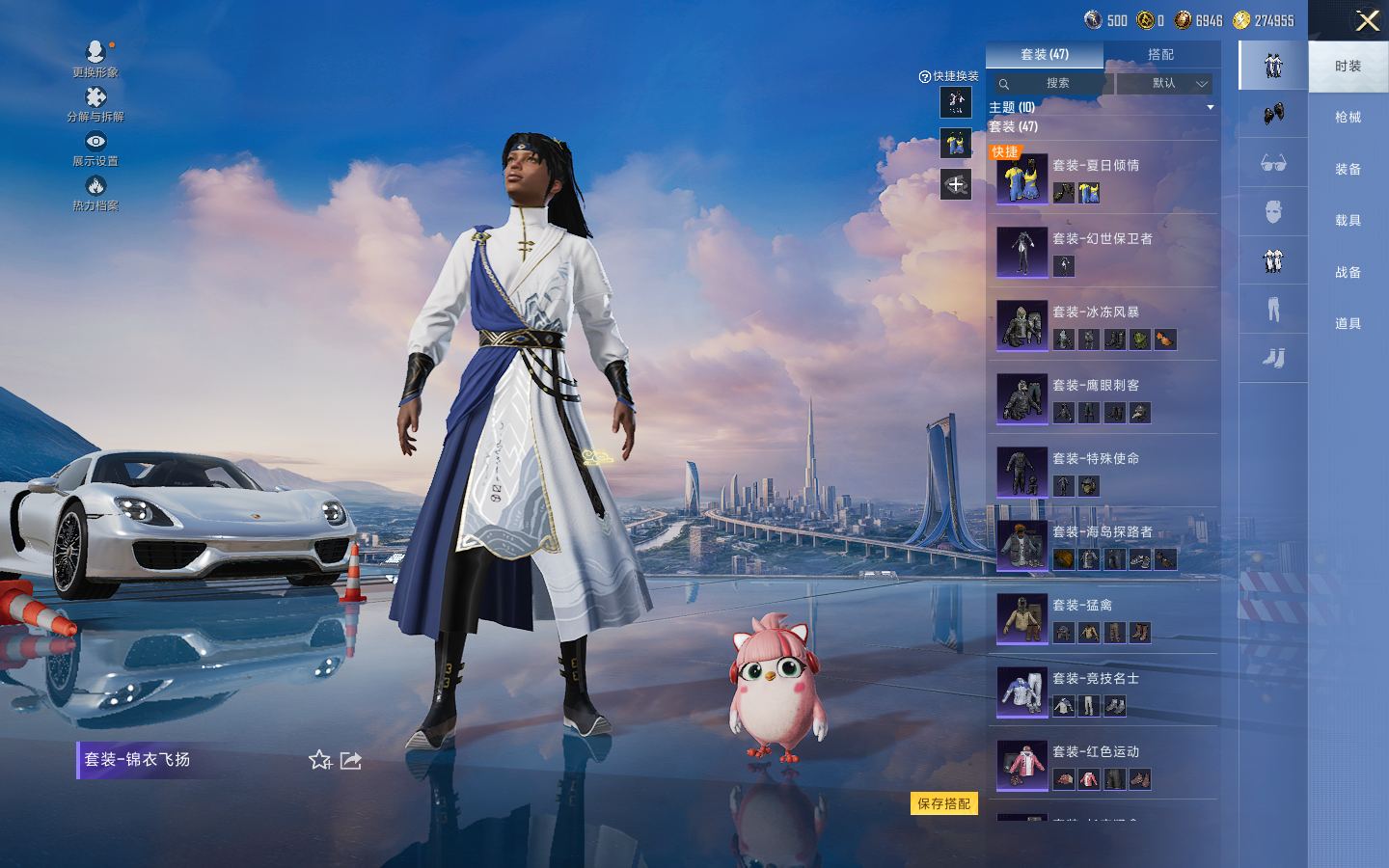Switch to the 搭配 tab
The image size is (1389, 868).
1160,55
